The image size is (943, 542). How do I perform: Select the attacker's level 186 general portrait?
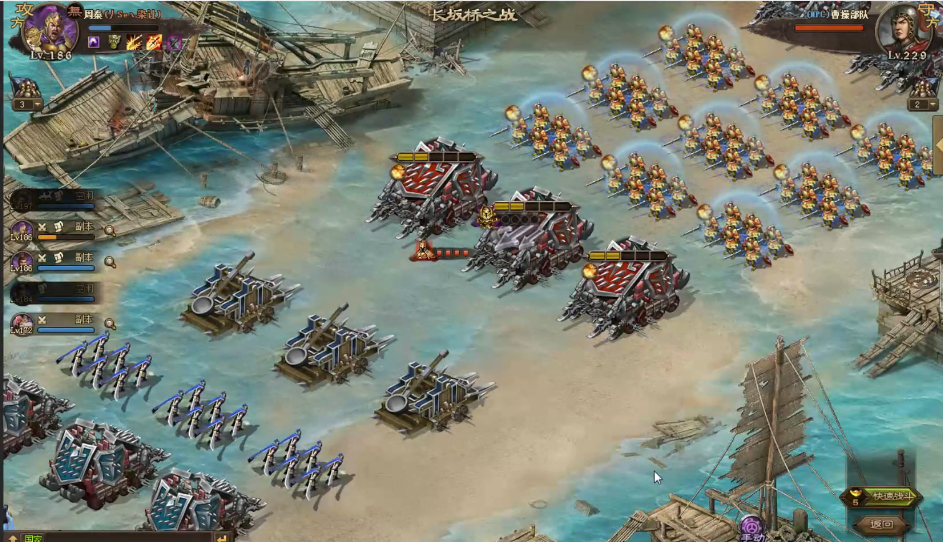(49, 30)
